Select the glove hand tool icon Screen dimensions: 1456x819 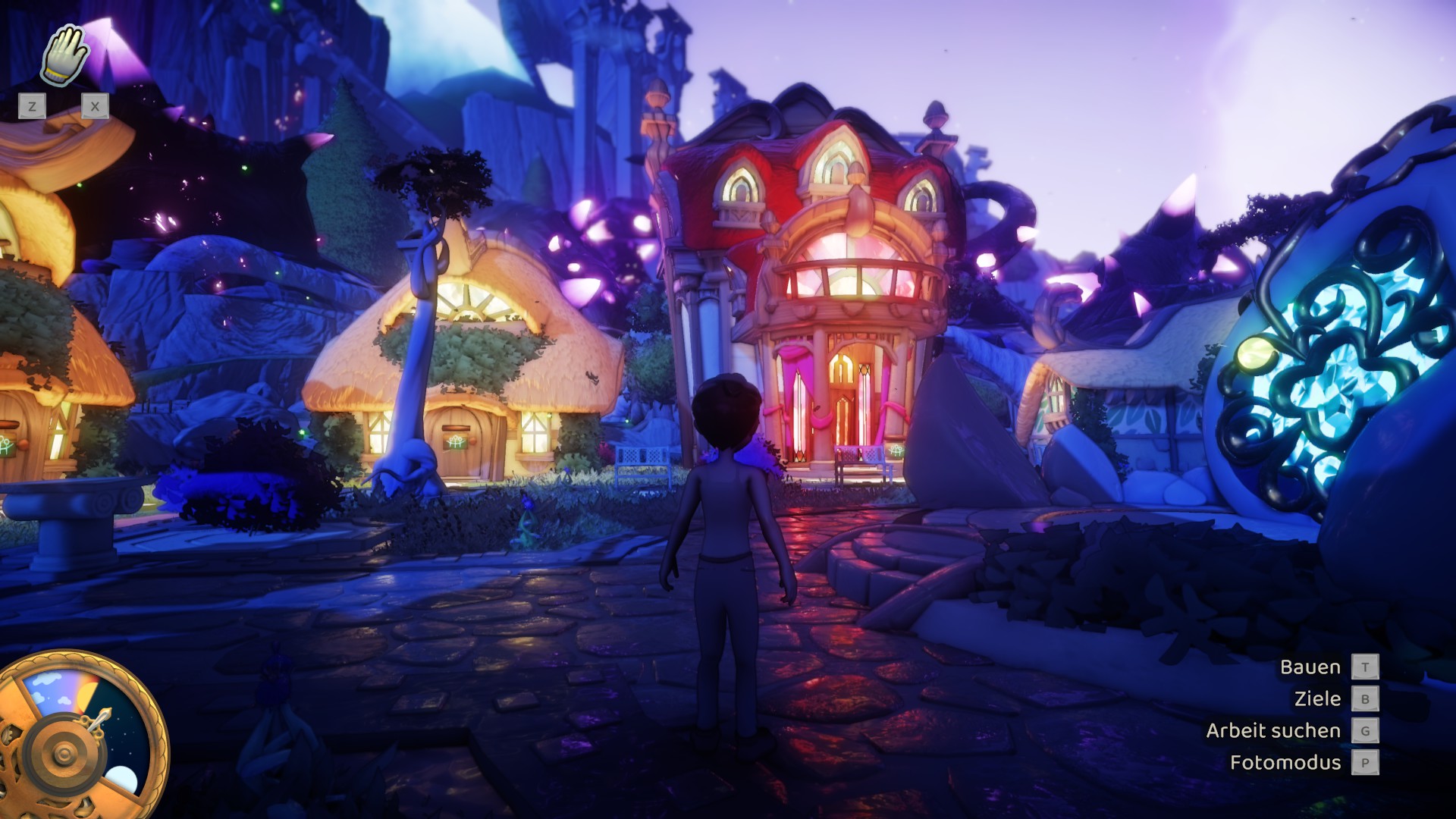coord(64,55)
